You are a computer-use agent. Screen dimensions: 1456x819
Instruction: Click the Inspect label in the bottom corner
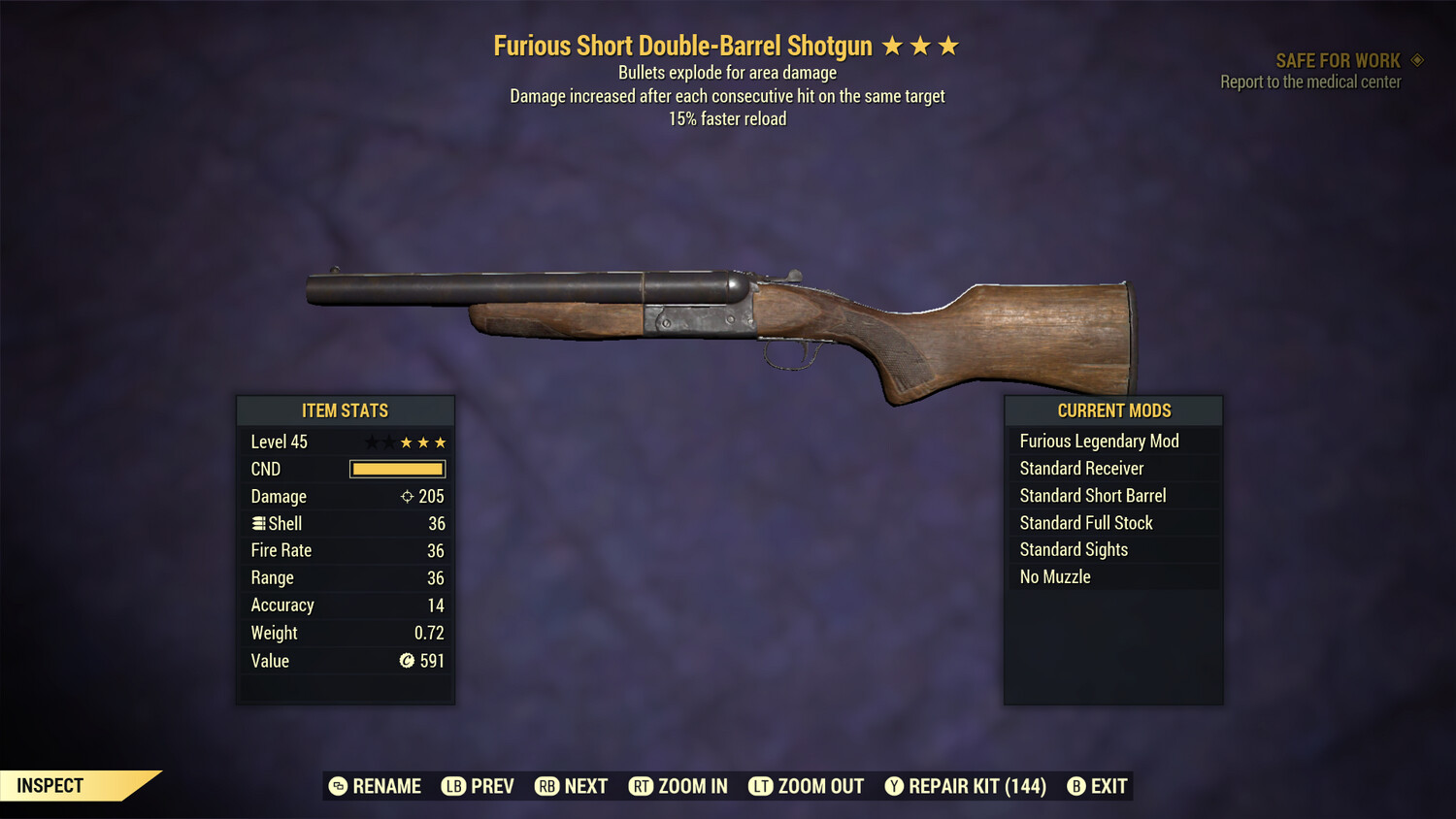(49, 785)
